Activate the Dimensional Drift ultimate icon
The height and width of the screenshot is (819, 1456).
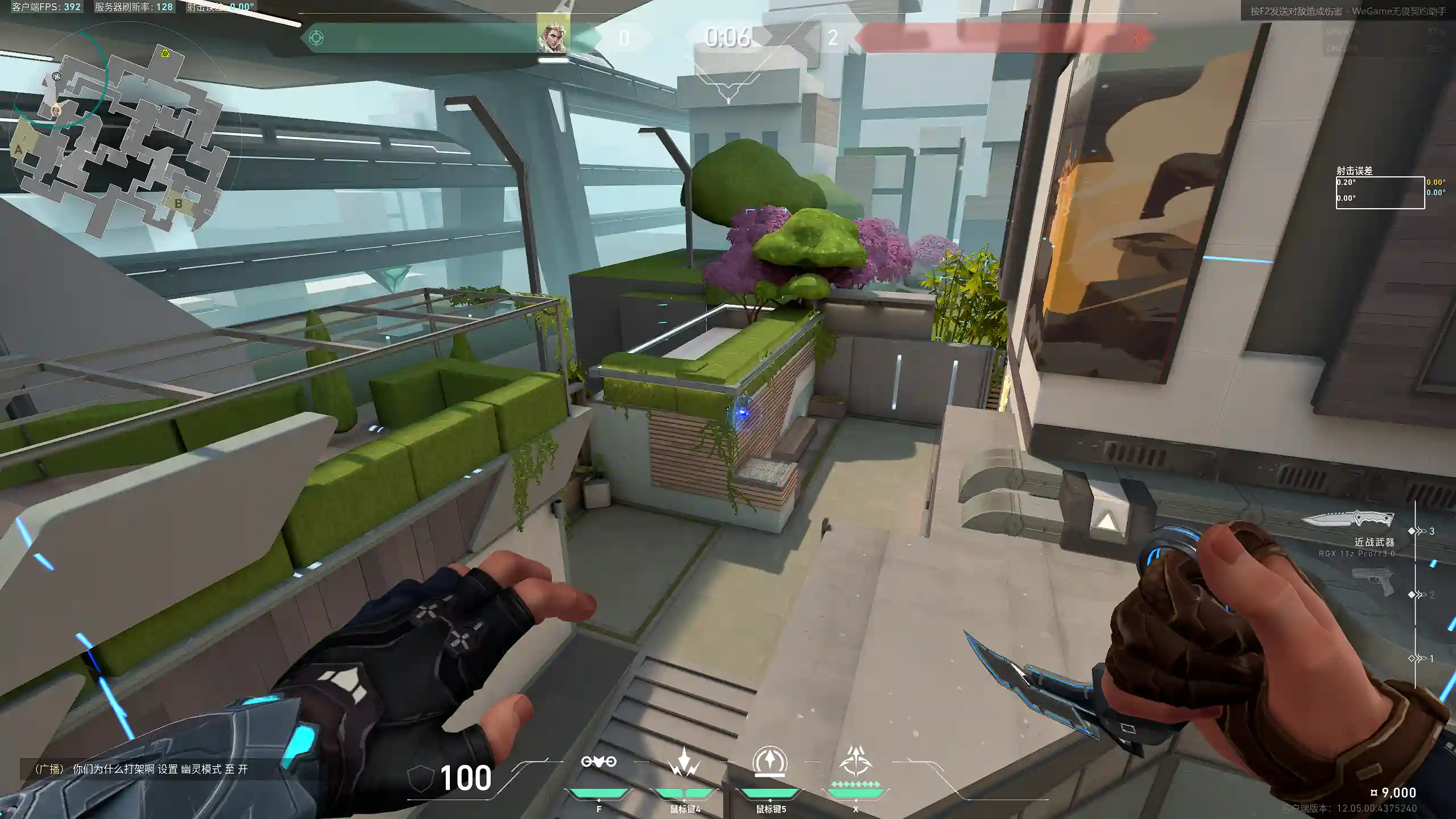pos(855,762)
